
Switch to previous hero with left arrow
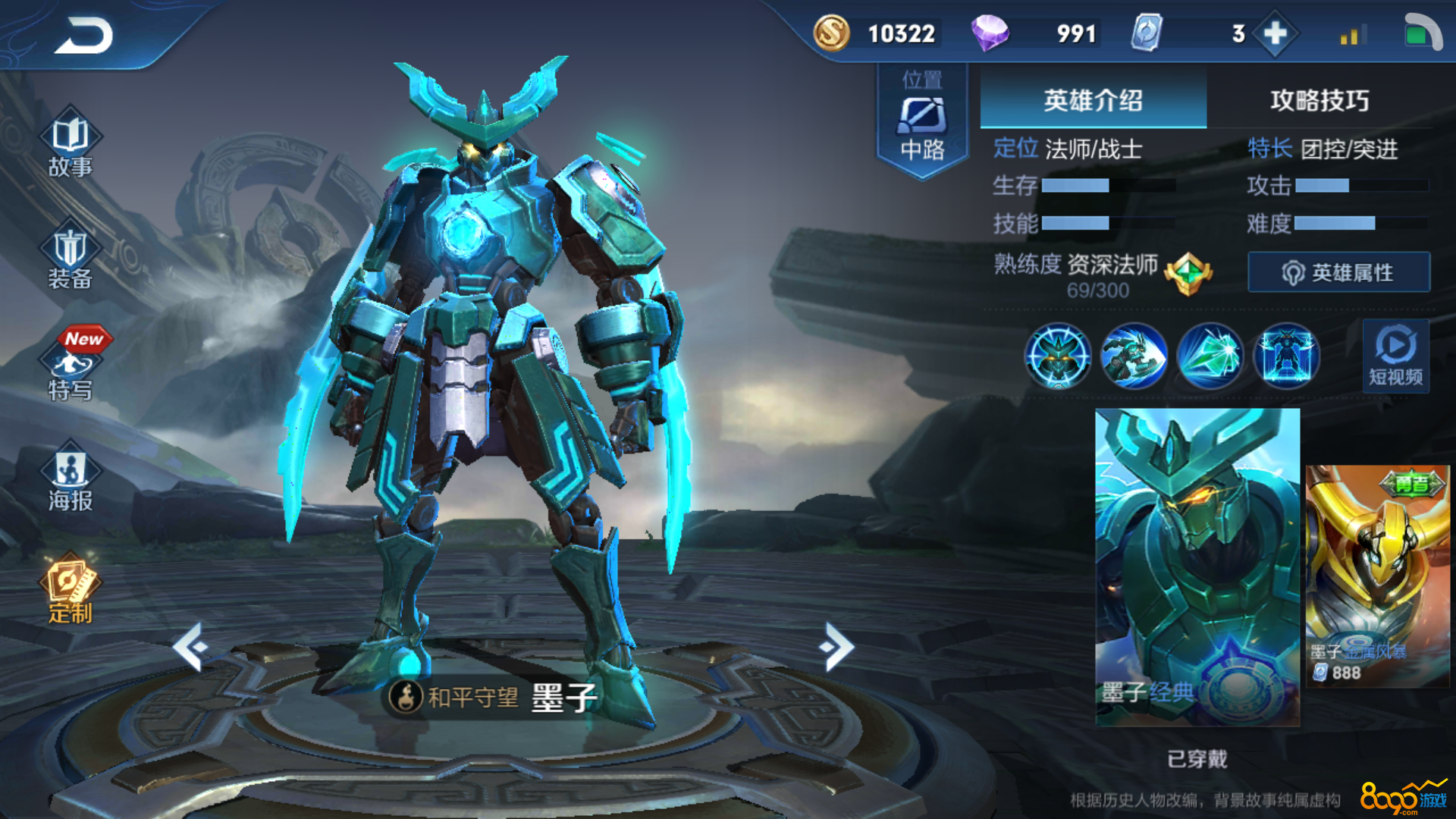click(190, 647)
